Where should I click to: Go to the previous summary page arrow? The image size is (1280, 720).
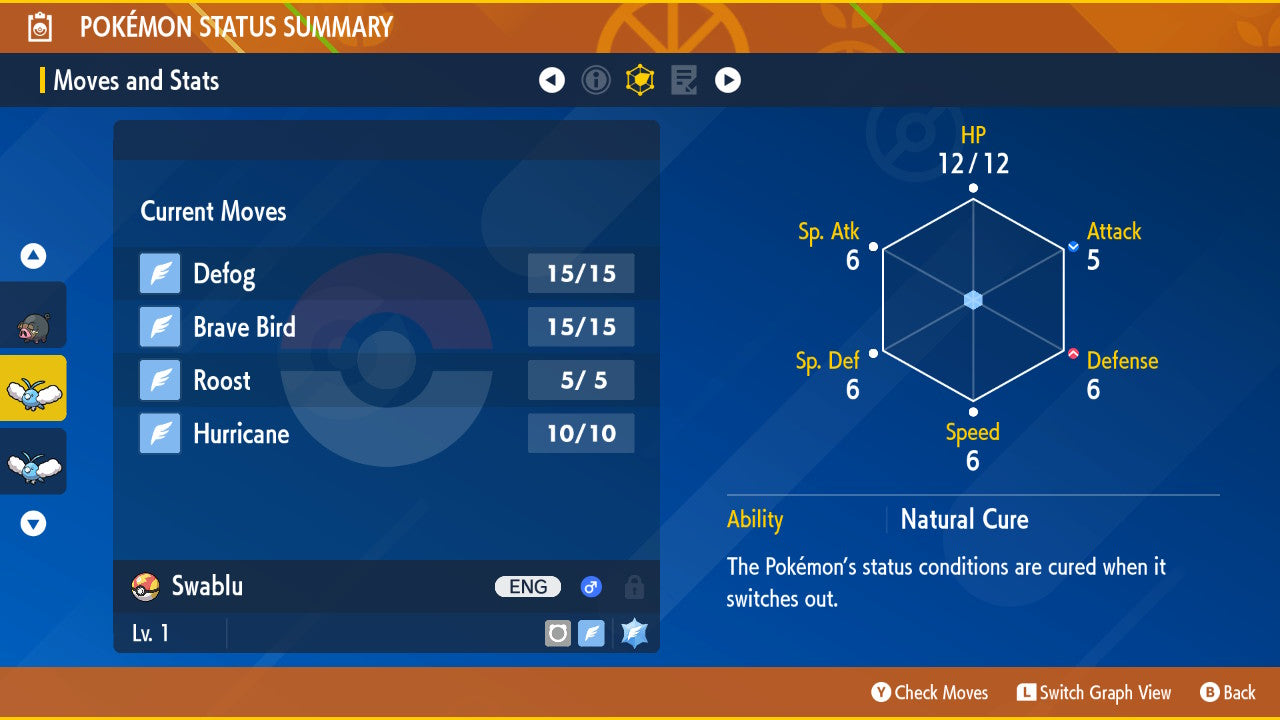552,80
